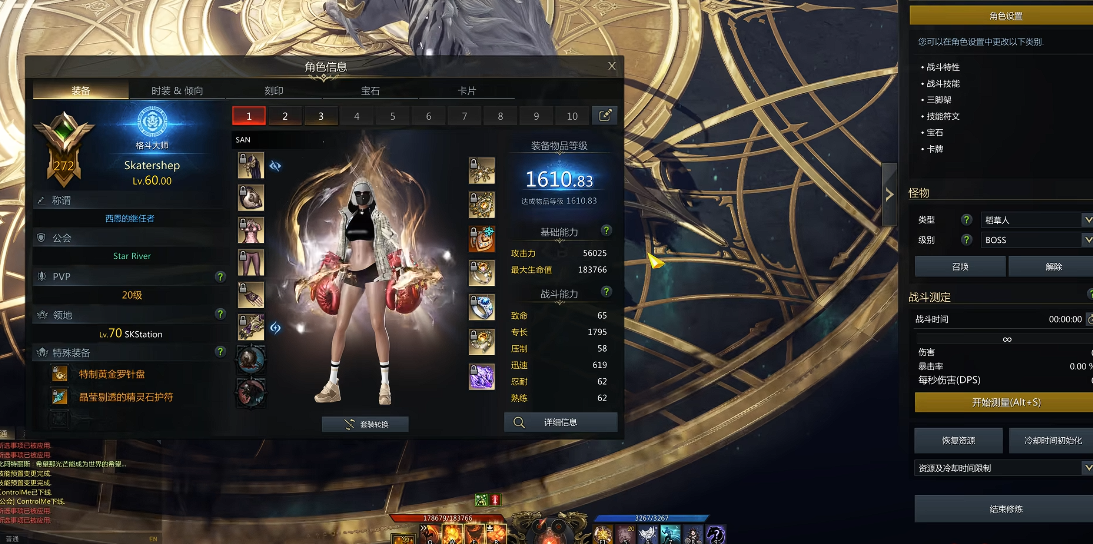
Task: Switch to the 时装 & 倾向 tab
Action: pyautogui.click(x=177, y=91)
